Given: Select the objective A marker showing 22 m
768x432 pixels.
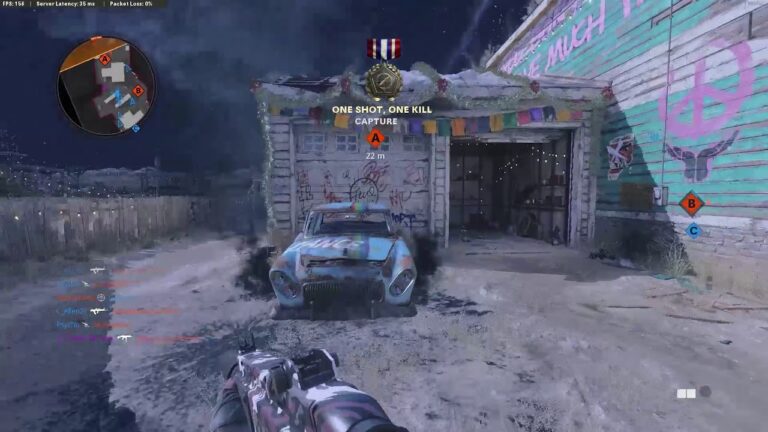Looking at the screenshot, I should point(376,139).
